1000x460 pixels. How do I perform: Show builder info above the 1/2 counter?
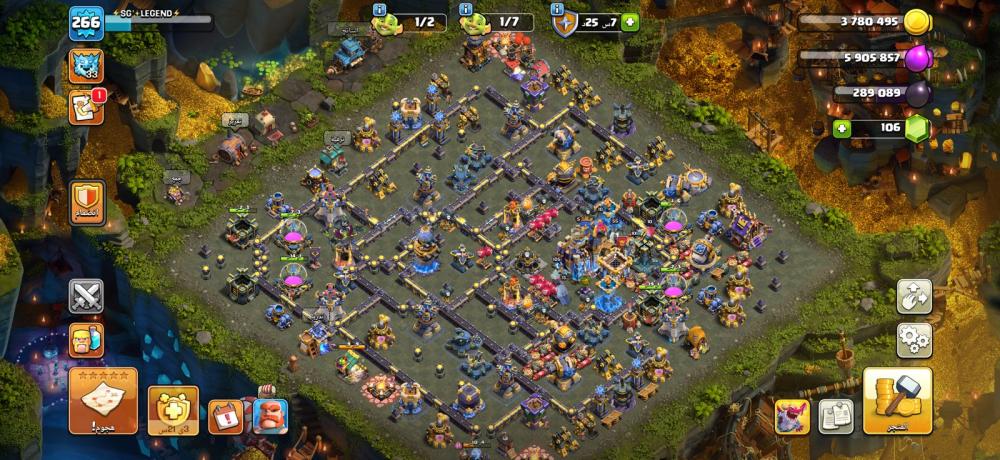380,9
